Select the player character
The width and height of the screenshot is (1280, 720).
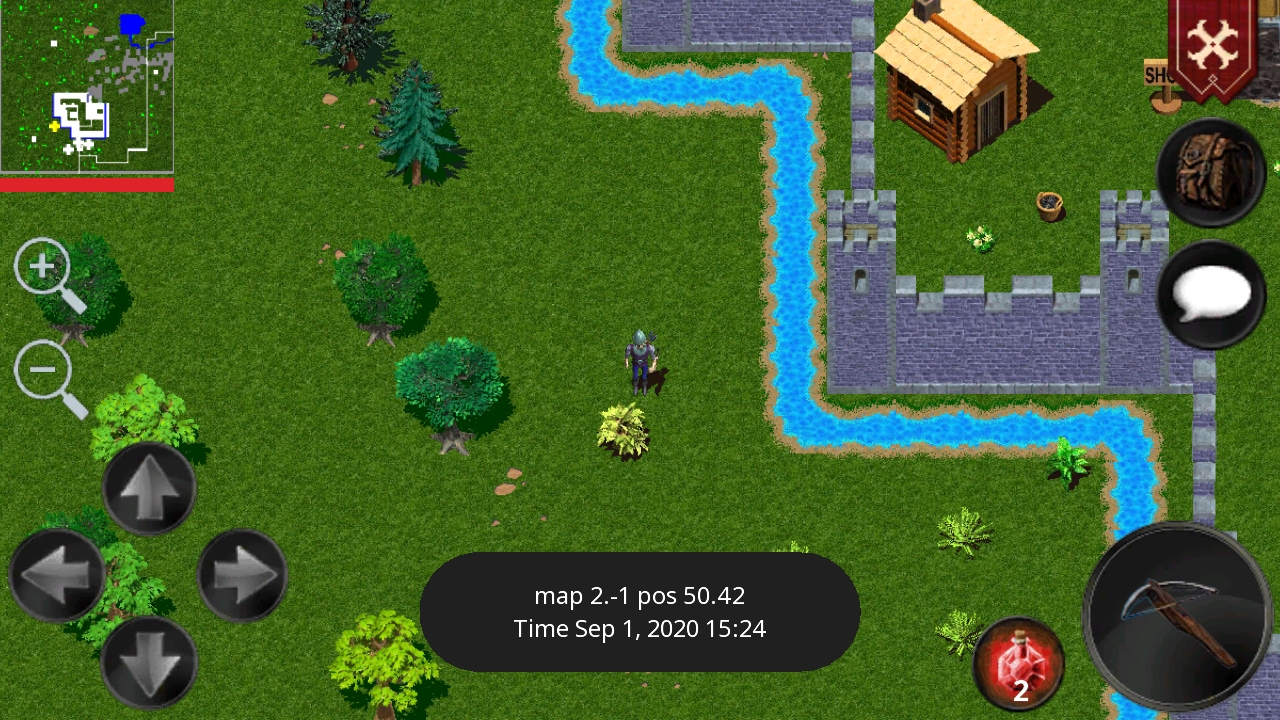click(640, 360)
